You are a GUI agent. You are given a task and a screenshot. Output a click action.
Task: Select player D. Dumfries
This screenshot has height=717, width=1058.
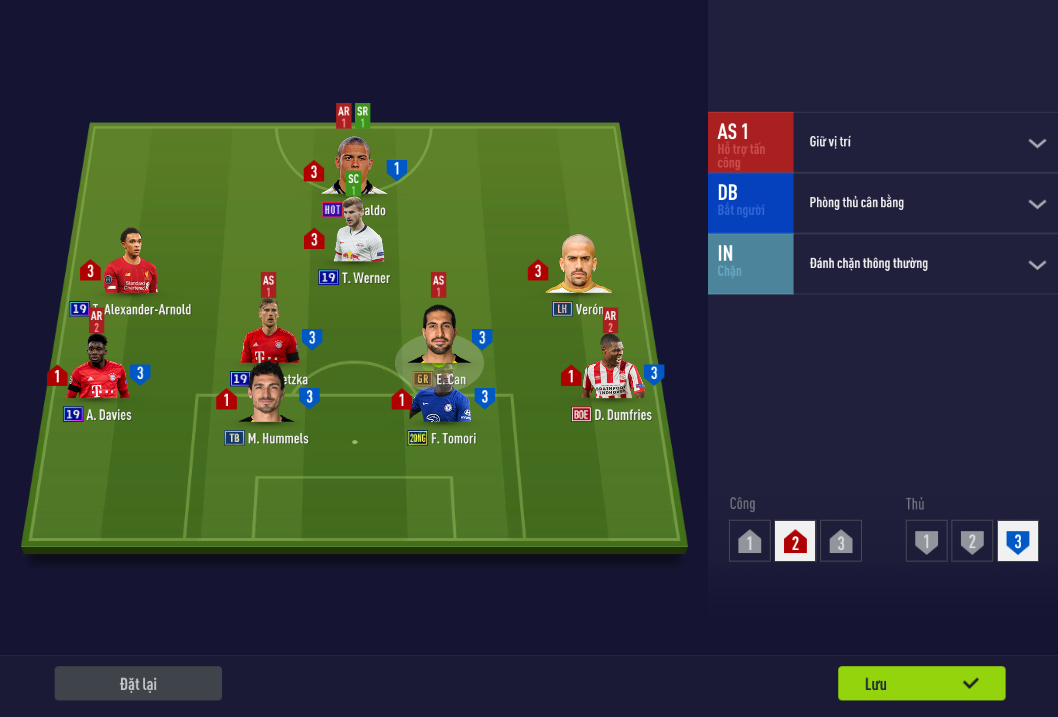click(611, 372)
